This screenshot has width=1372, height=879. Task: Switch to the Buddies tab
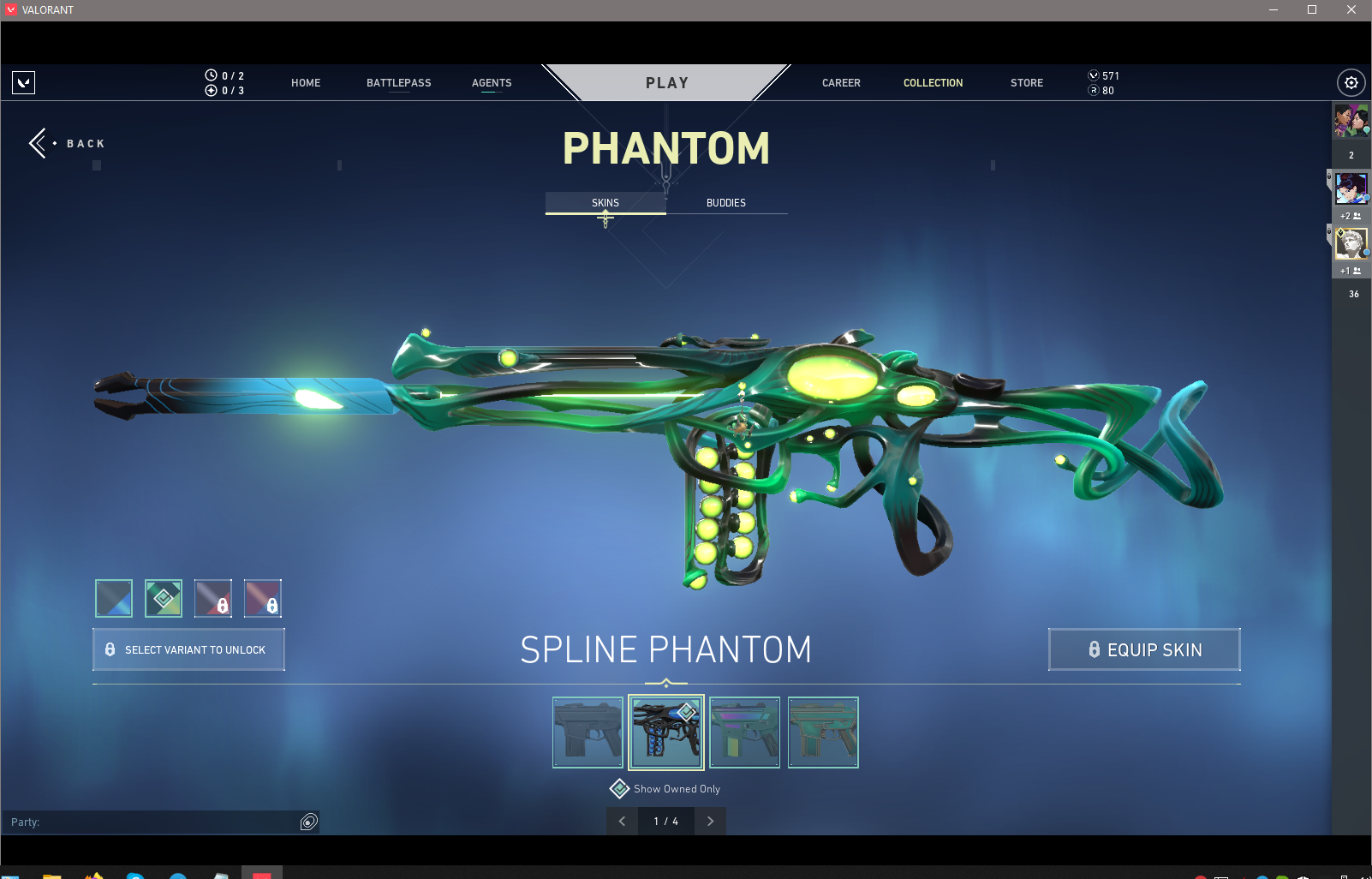[x=726, y=203]
